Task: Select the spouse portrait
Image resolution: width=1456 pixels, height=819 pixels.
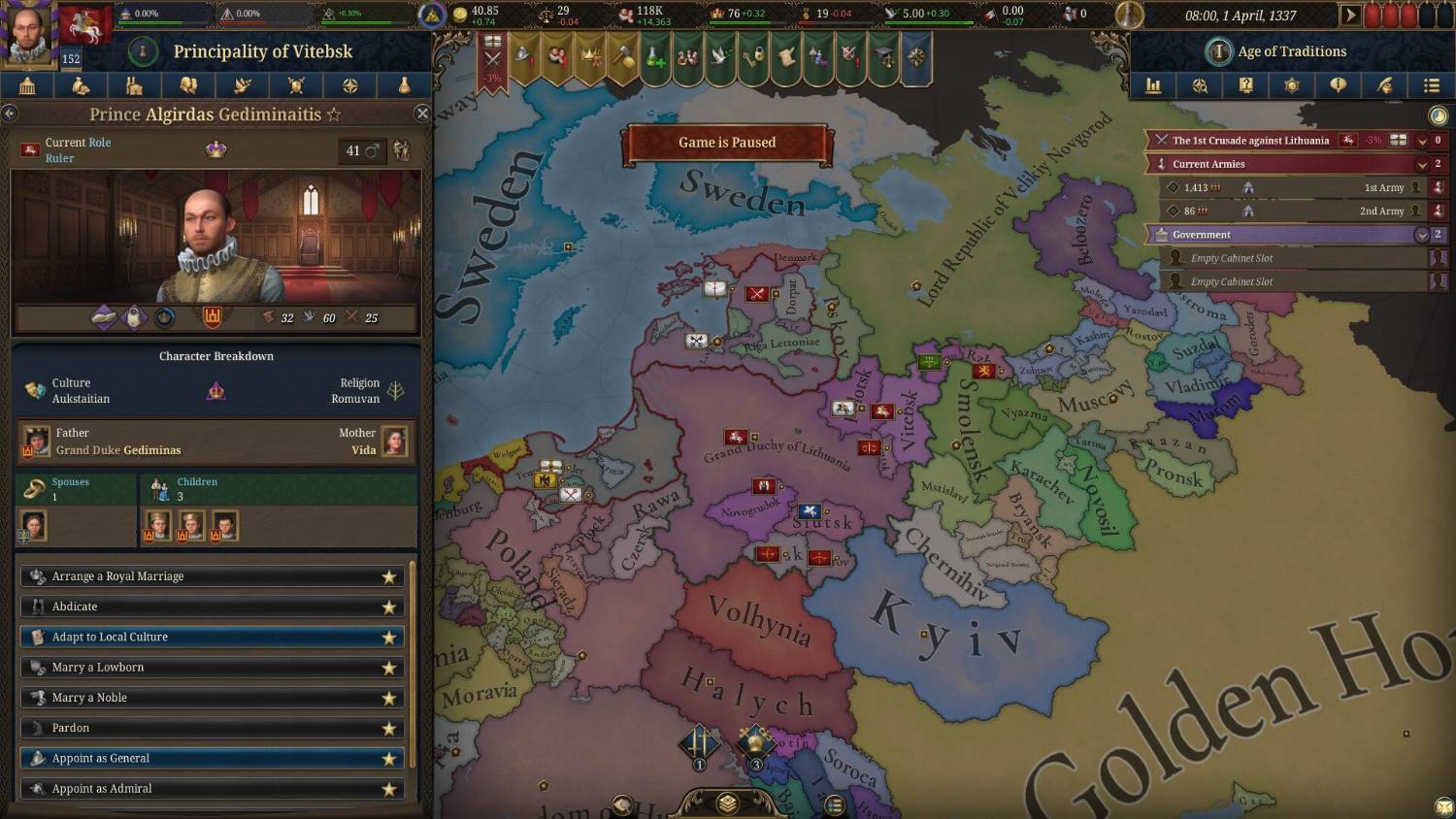Action: (33, 526)
